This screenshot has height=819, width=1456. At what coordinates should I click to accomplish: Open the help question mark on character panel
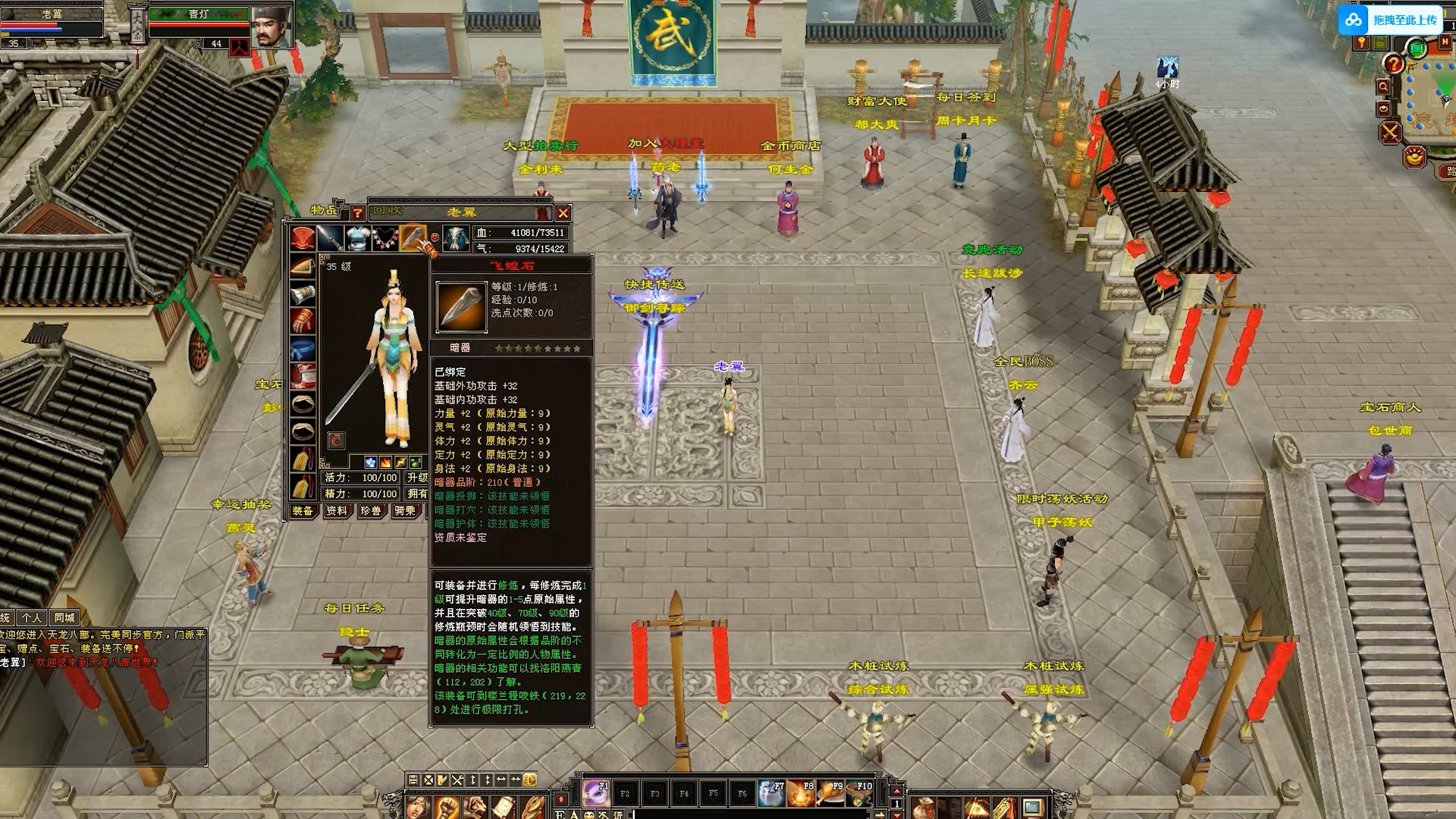point(358,213)
